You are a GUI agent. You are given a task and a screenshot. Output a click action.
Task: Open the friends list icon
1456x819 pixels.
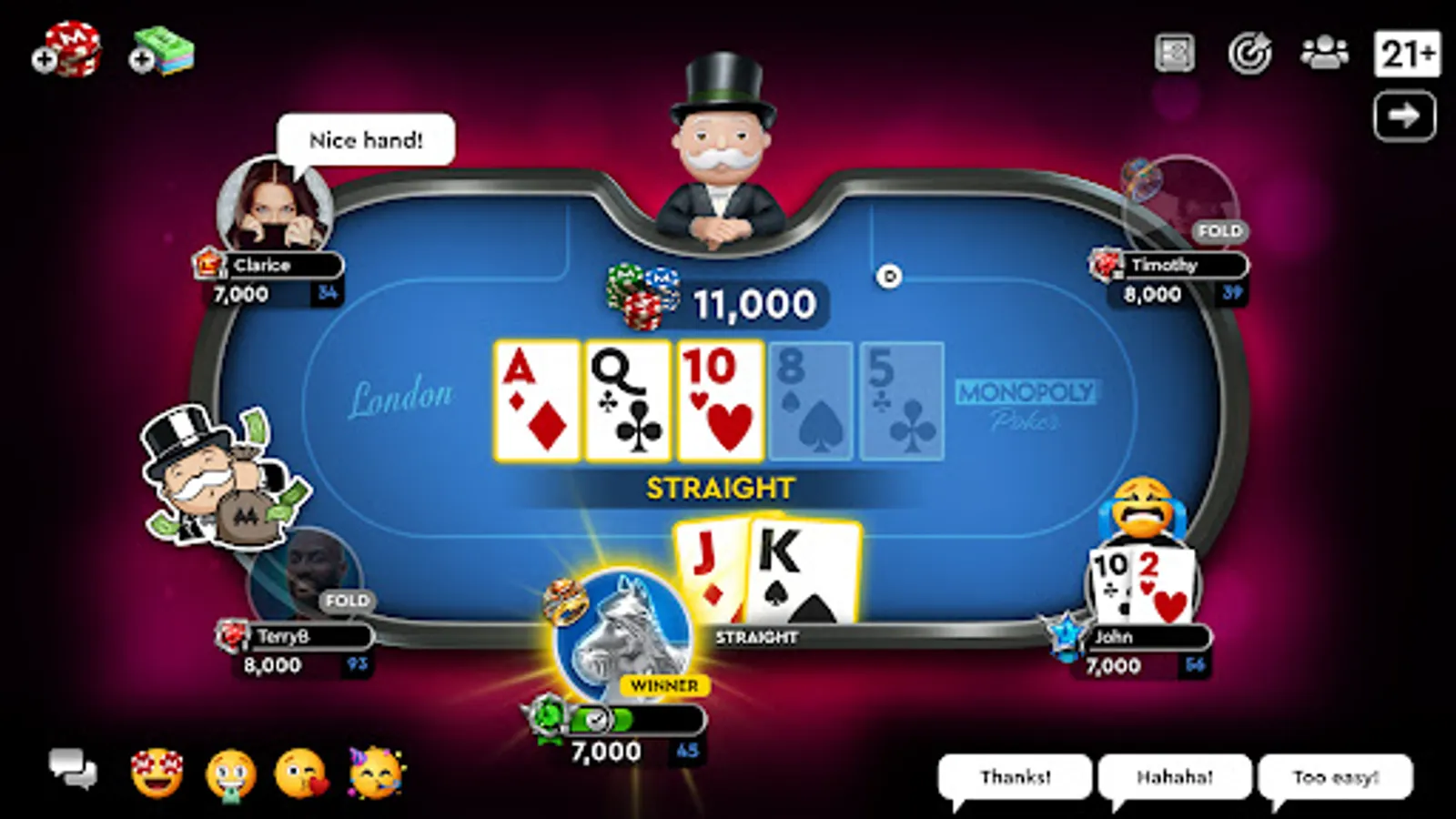point(1324,52)
